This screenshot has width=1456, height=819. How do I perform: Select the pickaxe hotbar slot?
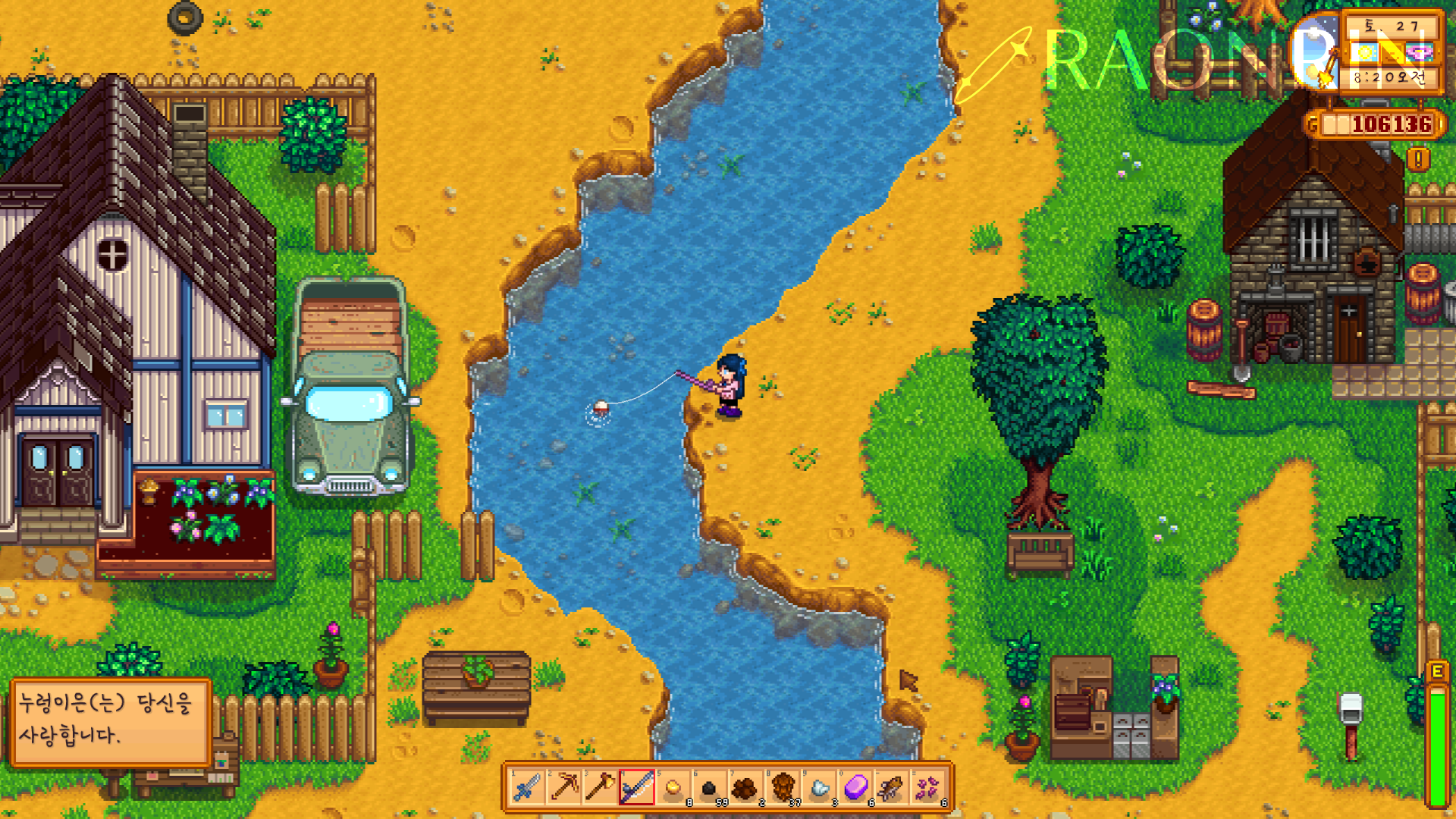point(563,788)
